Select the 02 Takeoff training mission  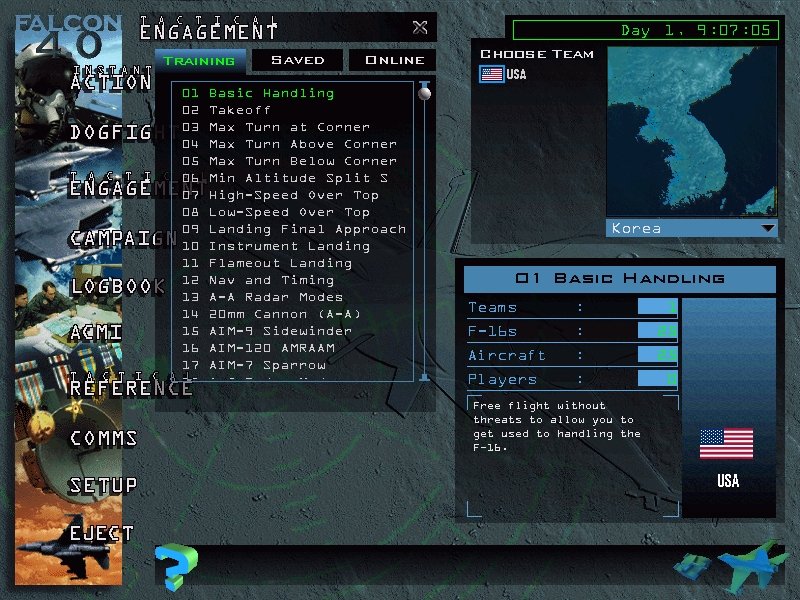point(240,110)
